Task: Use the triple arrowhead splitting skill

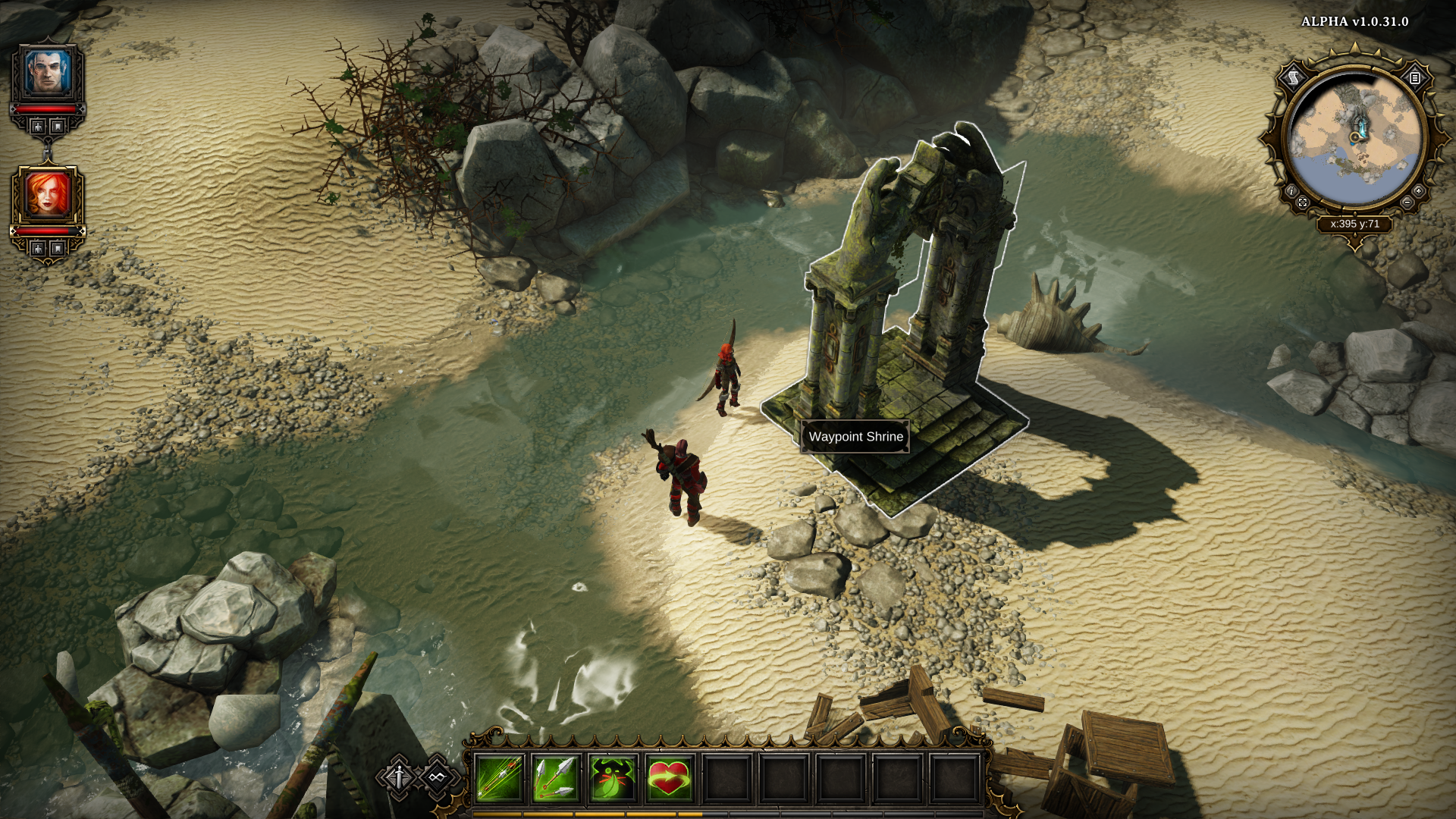Action: [x=555, y=778]
